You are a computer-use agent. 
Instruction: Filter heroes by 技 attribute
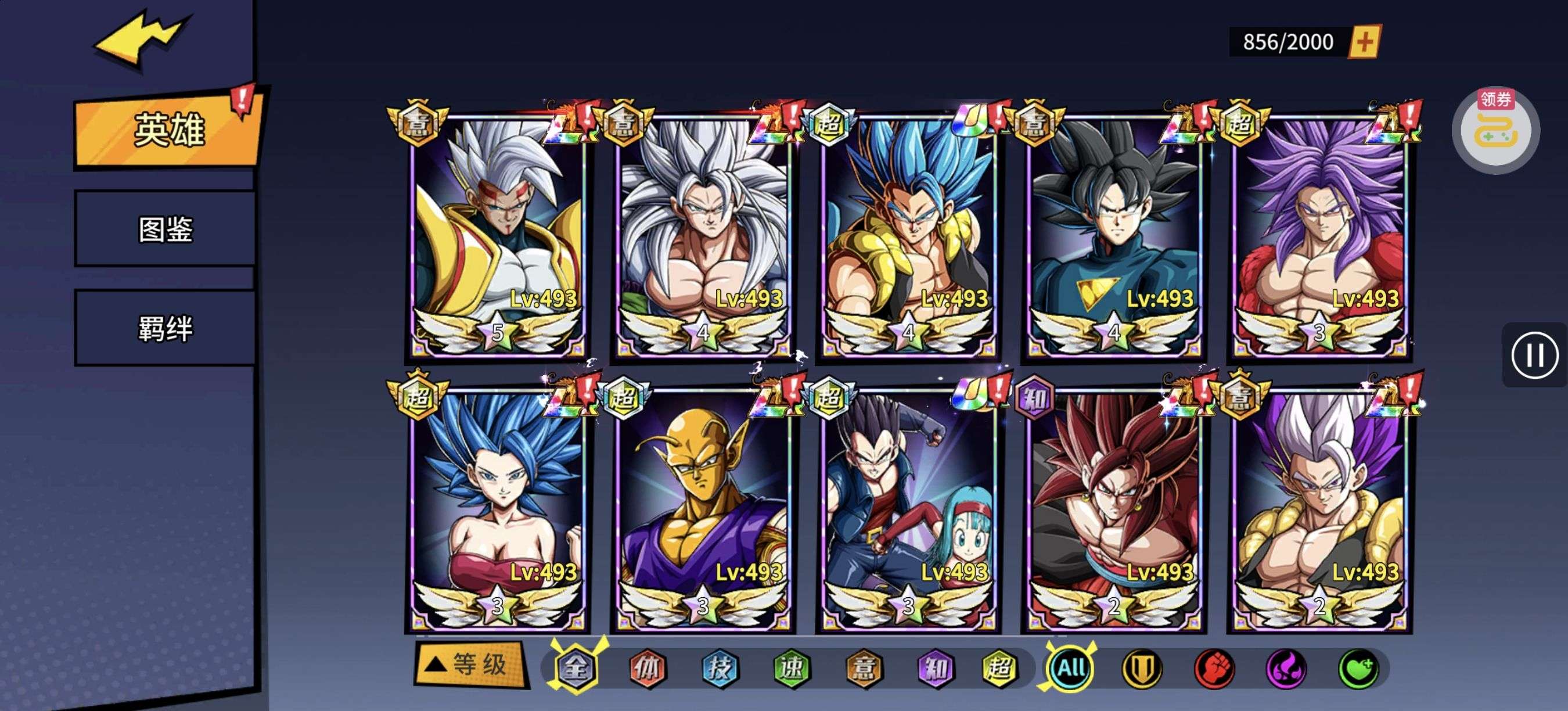[720, 669]
